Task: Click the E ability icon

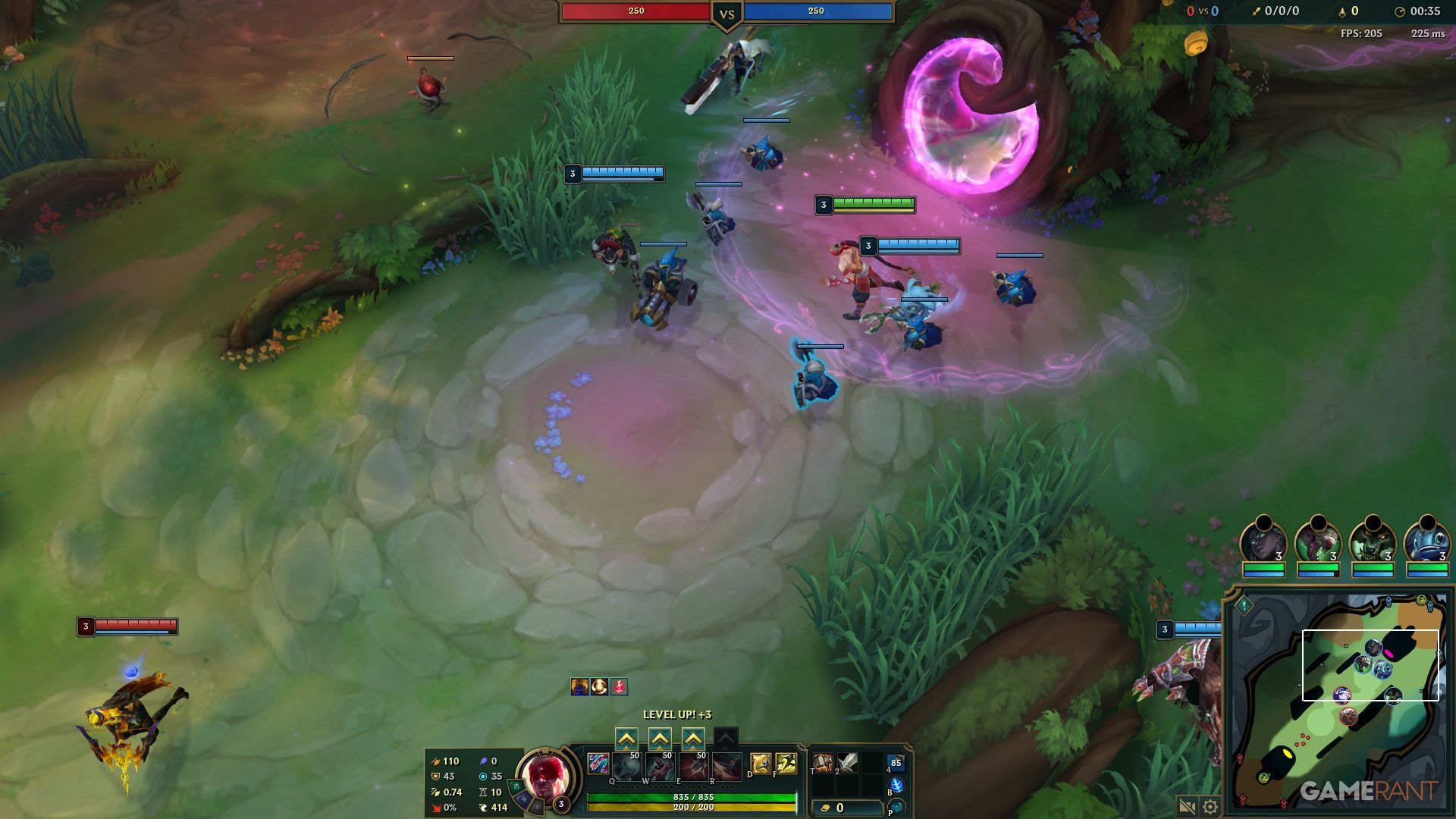Action: pos(692,766)
